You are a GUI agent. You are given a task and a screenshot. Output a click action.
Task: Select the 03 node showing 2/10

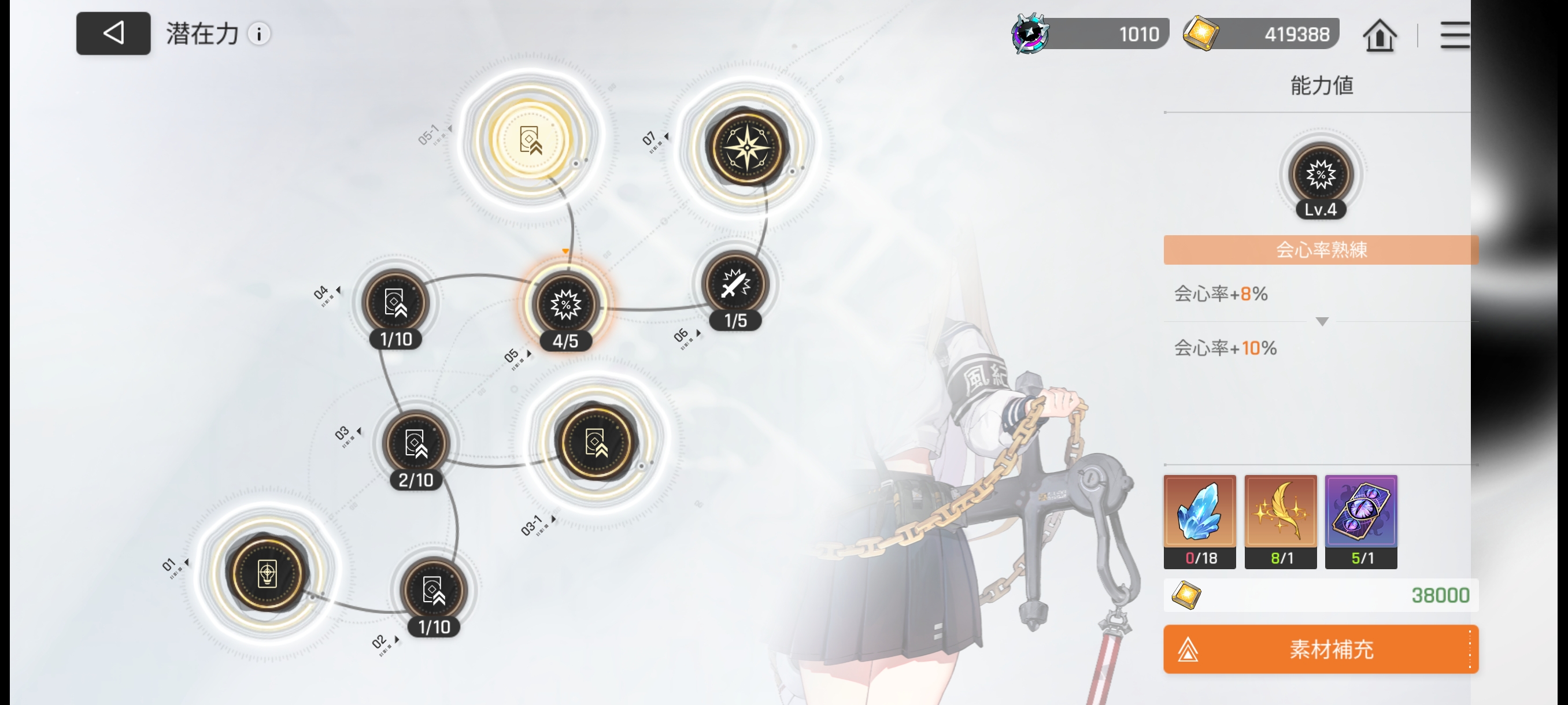click(416, 443)
